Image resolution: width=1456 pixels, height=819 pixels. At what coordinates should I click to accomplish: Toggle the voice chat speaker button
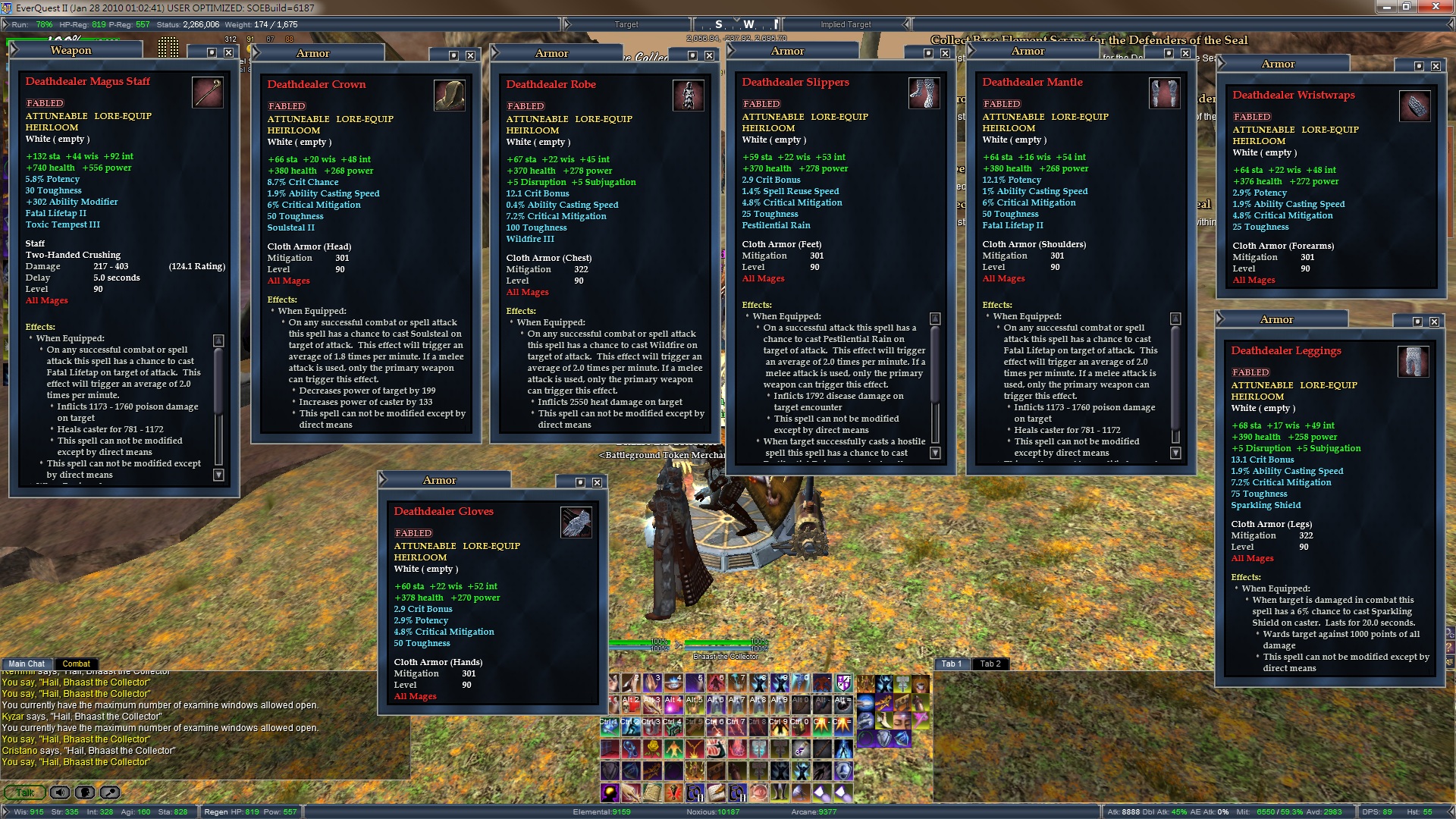coord(59,792)
